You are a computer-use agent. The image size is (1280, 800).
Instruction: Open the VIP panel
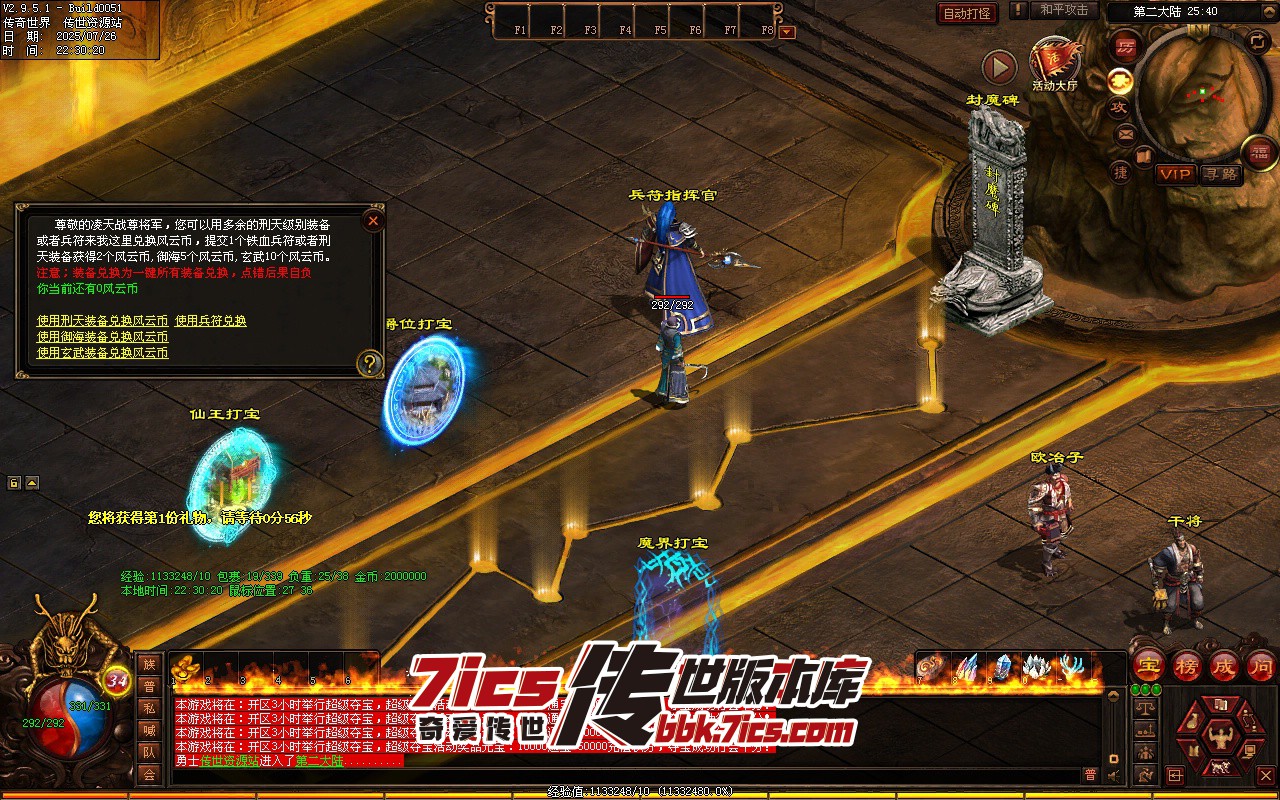point(1175,174)
